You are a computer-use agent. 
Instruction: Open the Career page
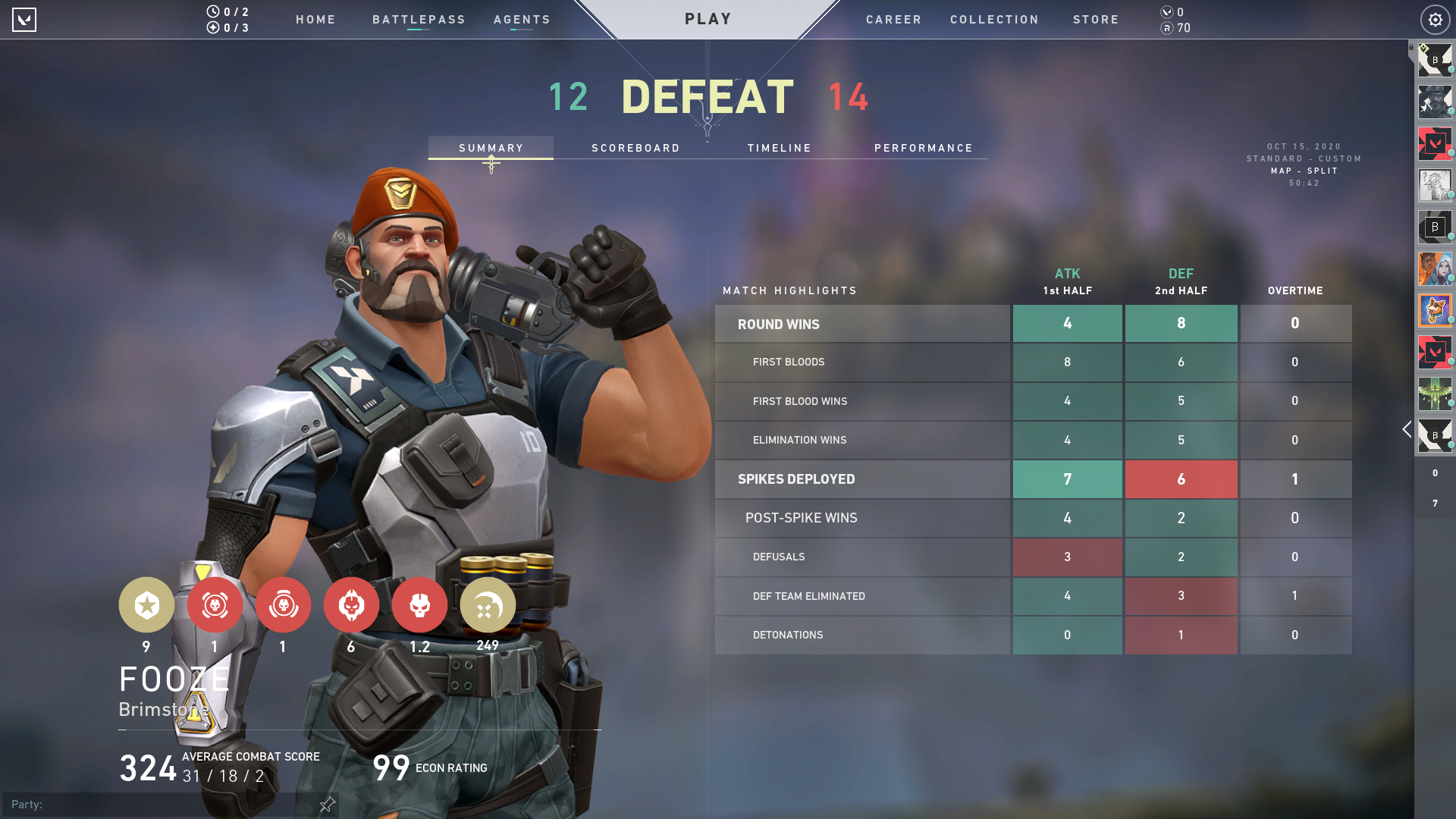click(893, 20)
